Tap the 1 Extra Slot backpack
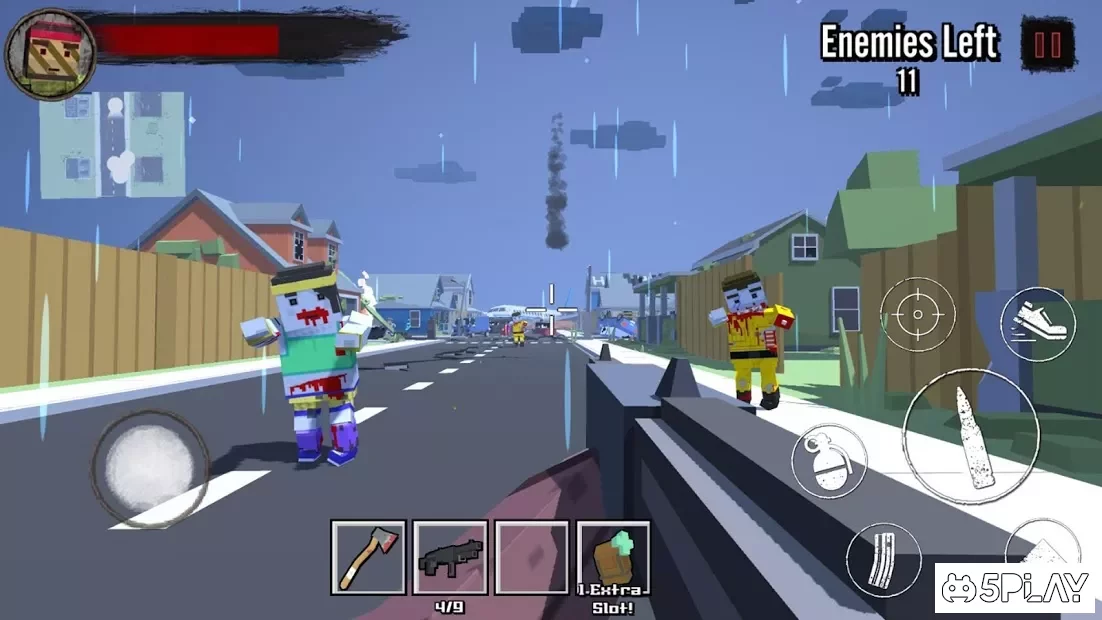Viewport: 1102px width, 620px height. (x=613, y=557)
